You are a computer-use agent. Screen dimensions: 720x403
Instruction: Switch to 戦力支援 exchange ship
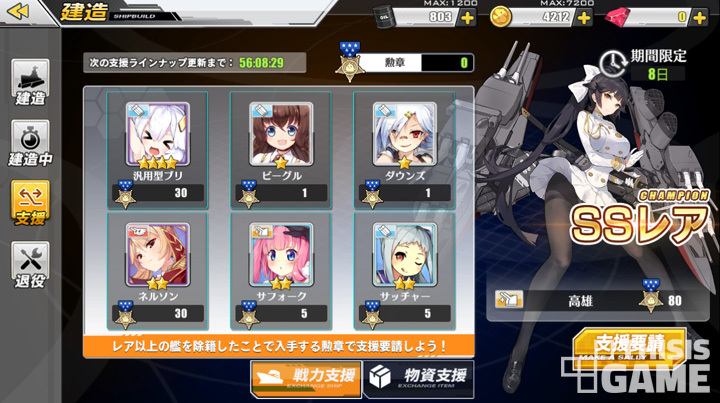306,378
